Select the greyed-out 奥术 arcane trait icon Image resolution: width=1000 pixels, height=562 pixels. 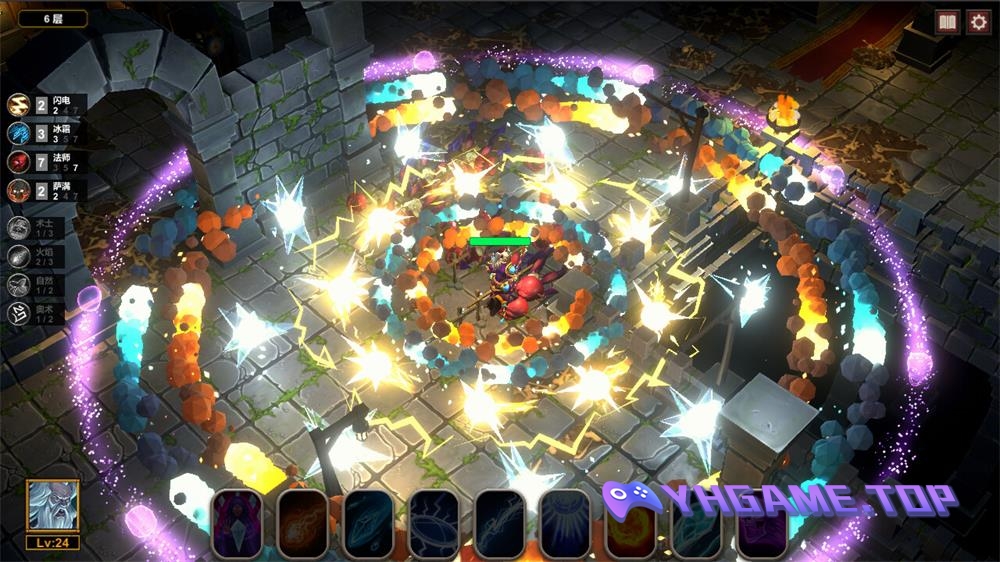[19, 315]
